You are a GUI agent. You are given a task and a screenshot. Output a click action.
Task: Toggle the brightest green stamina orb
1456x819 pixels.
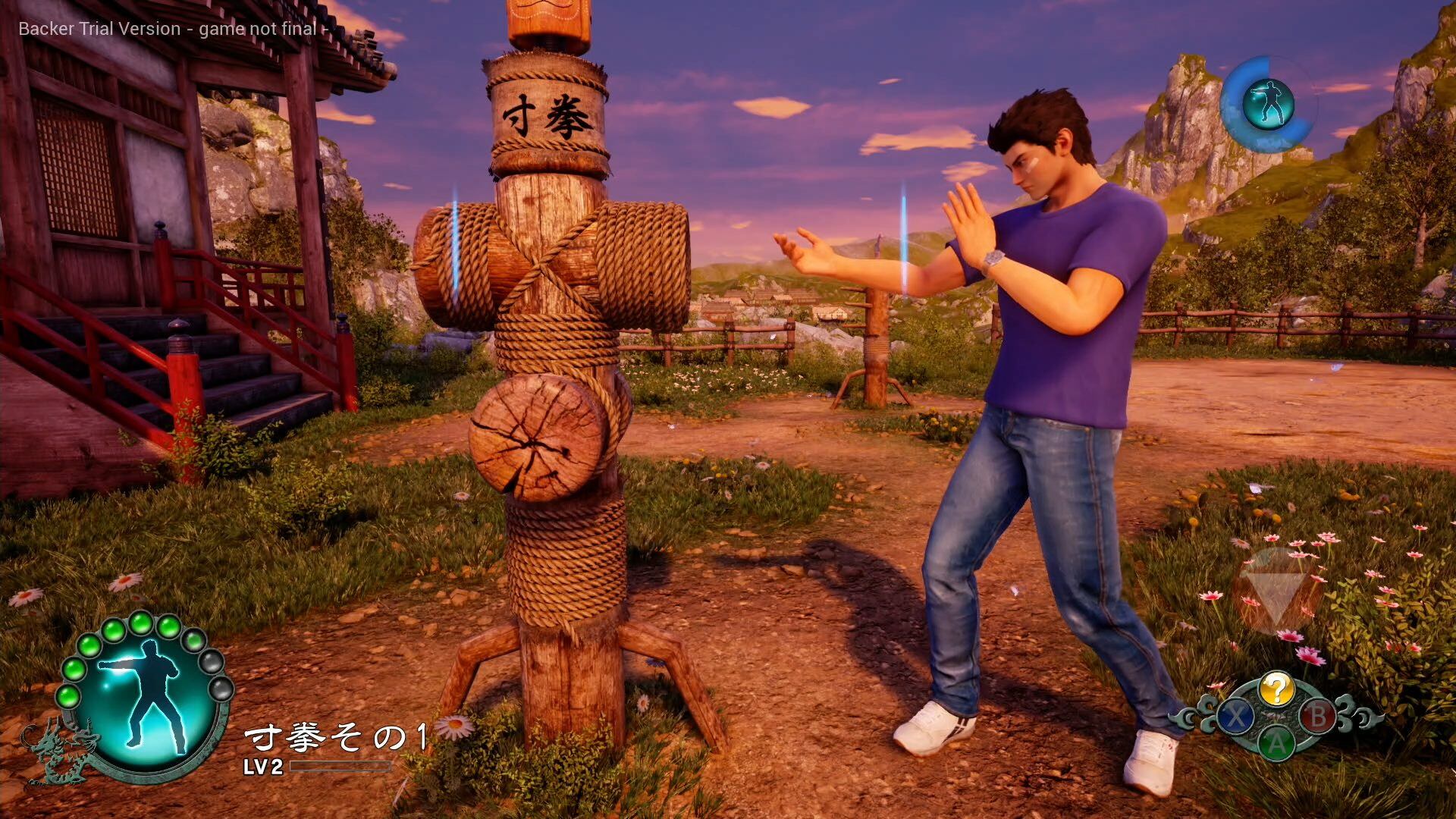tap(141, 624)
